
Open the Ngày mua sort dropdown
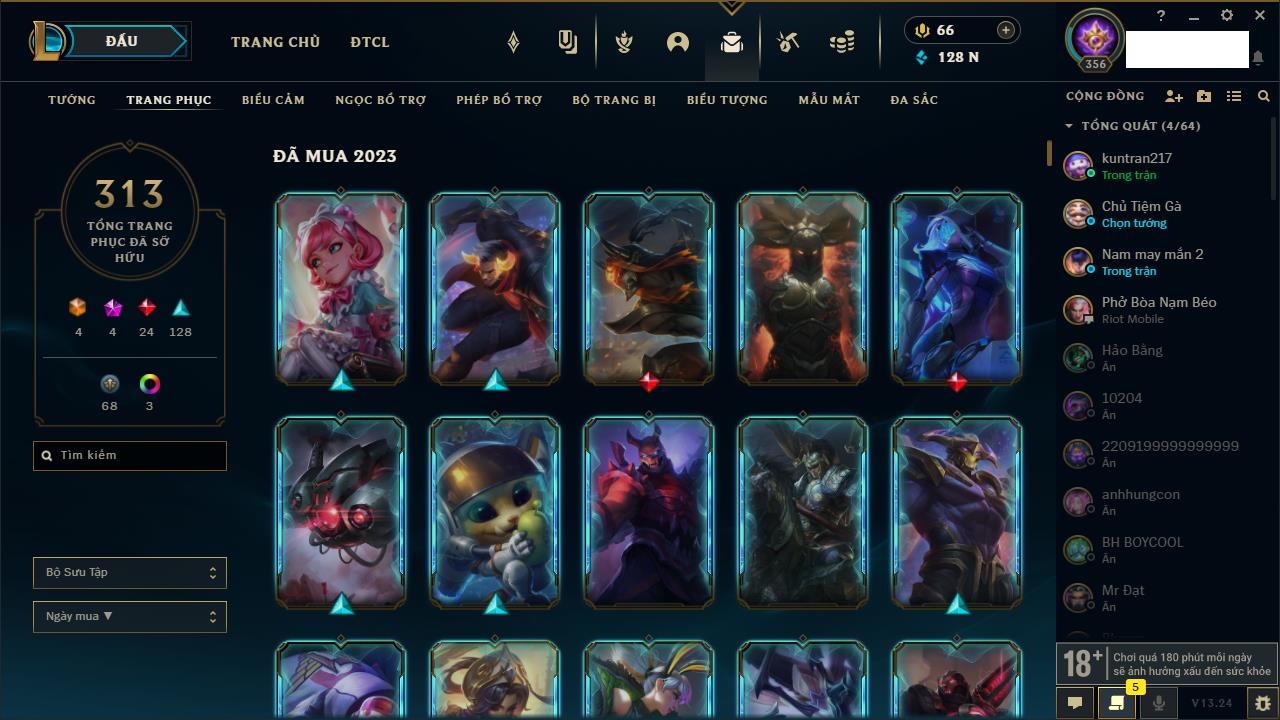click(x=130, y=617)
